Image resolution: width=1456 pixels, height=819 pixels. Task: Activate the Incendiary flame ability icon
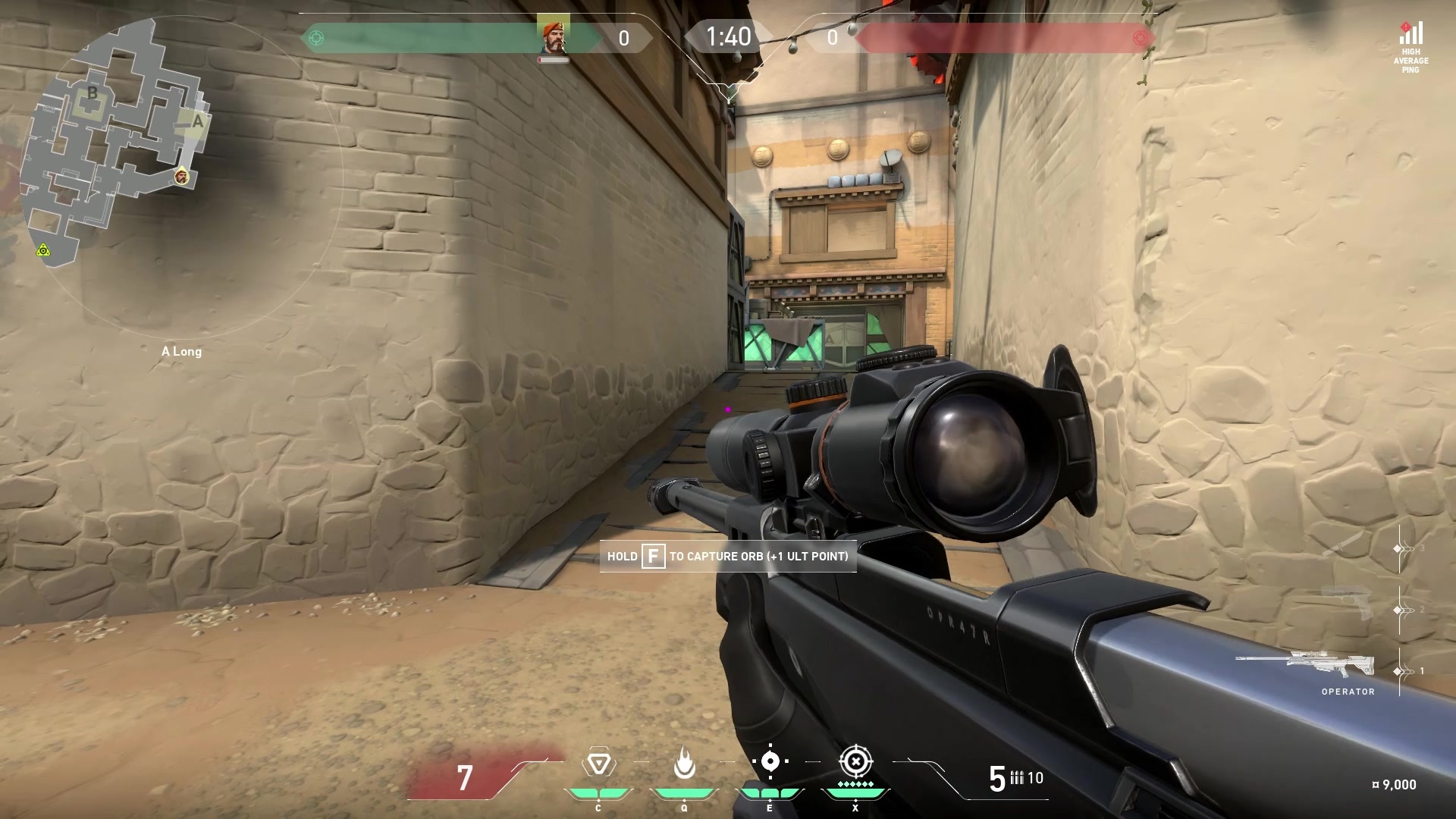click(684, 763)
